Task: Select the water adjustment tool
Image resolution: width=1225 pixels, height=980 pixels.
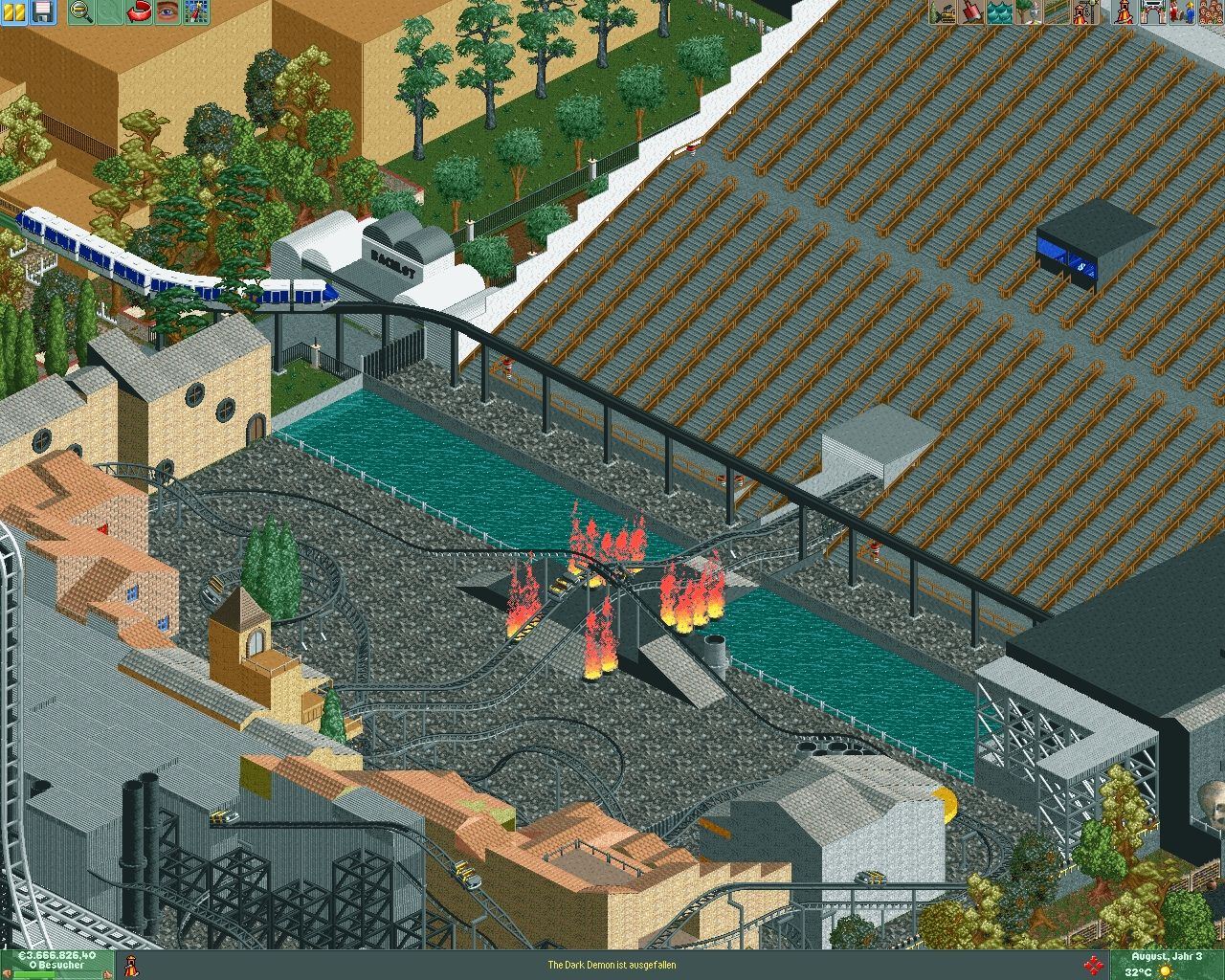Action: pyautogui.click(x=999, y=11)
